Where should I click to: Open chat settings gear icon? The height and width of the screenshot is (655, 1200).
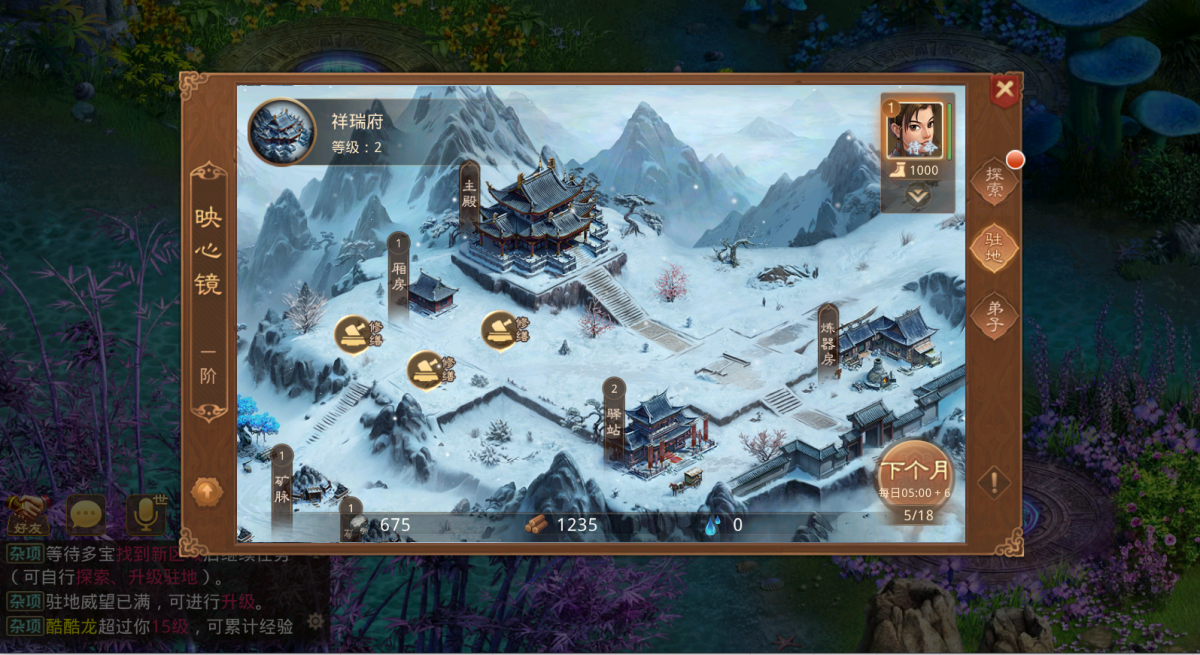[315, 622]
